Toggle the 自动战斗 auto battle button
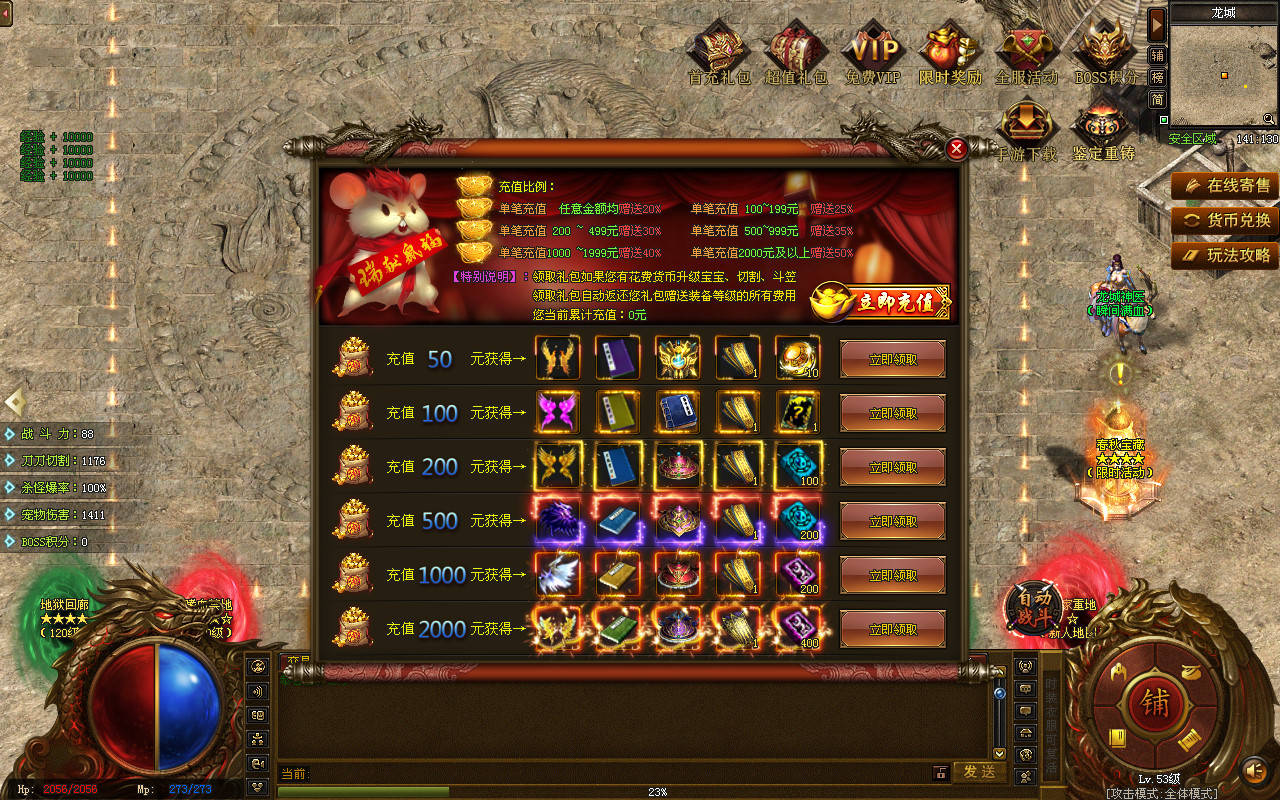1280x800 pixels. coord(1034,606)
